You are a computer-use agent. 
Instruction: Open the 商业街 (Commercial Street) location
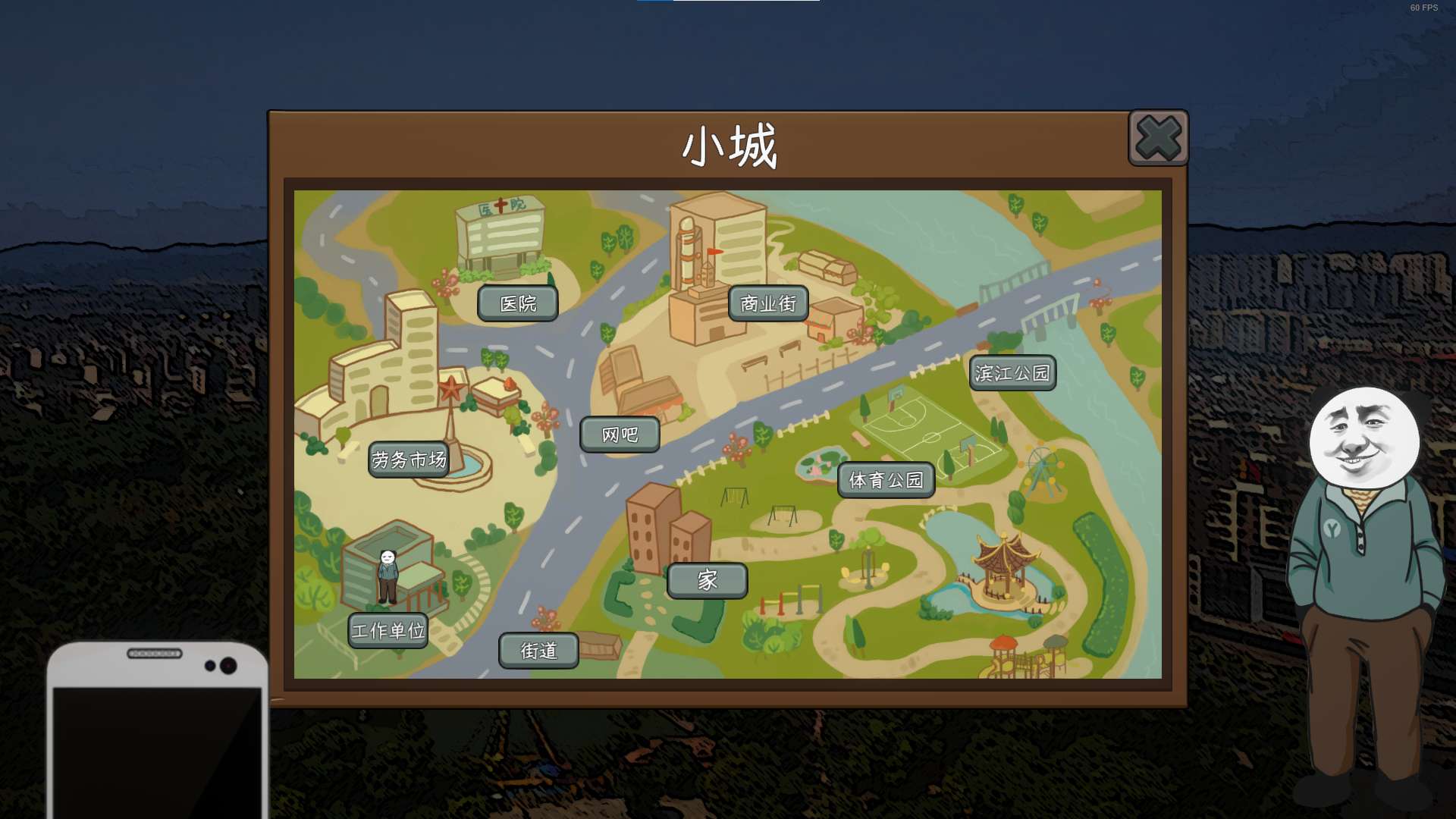(768, 302)
